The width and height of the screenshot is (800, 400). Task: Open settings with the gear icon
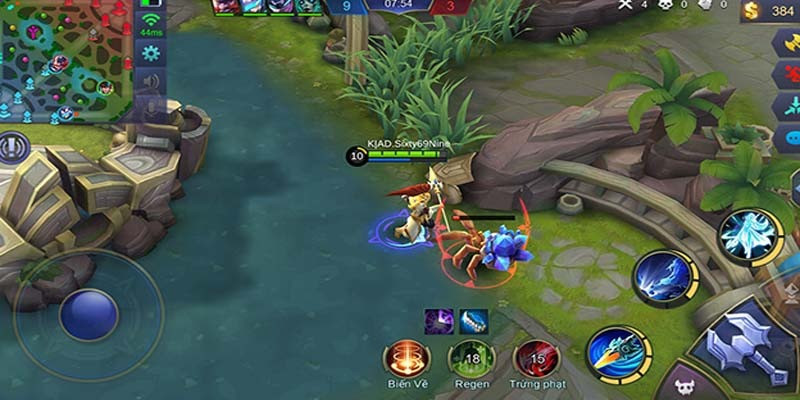pyautogui.click(x=151, y=53)
